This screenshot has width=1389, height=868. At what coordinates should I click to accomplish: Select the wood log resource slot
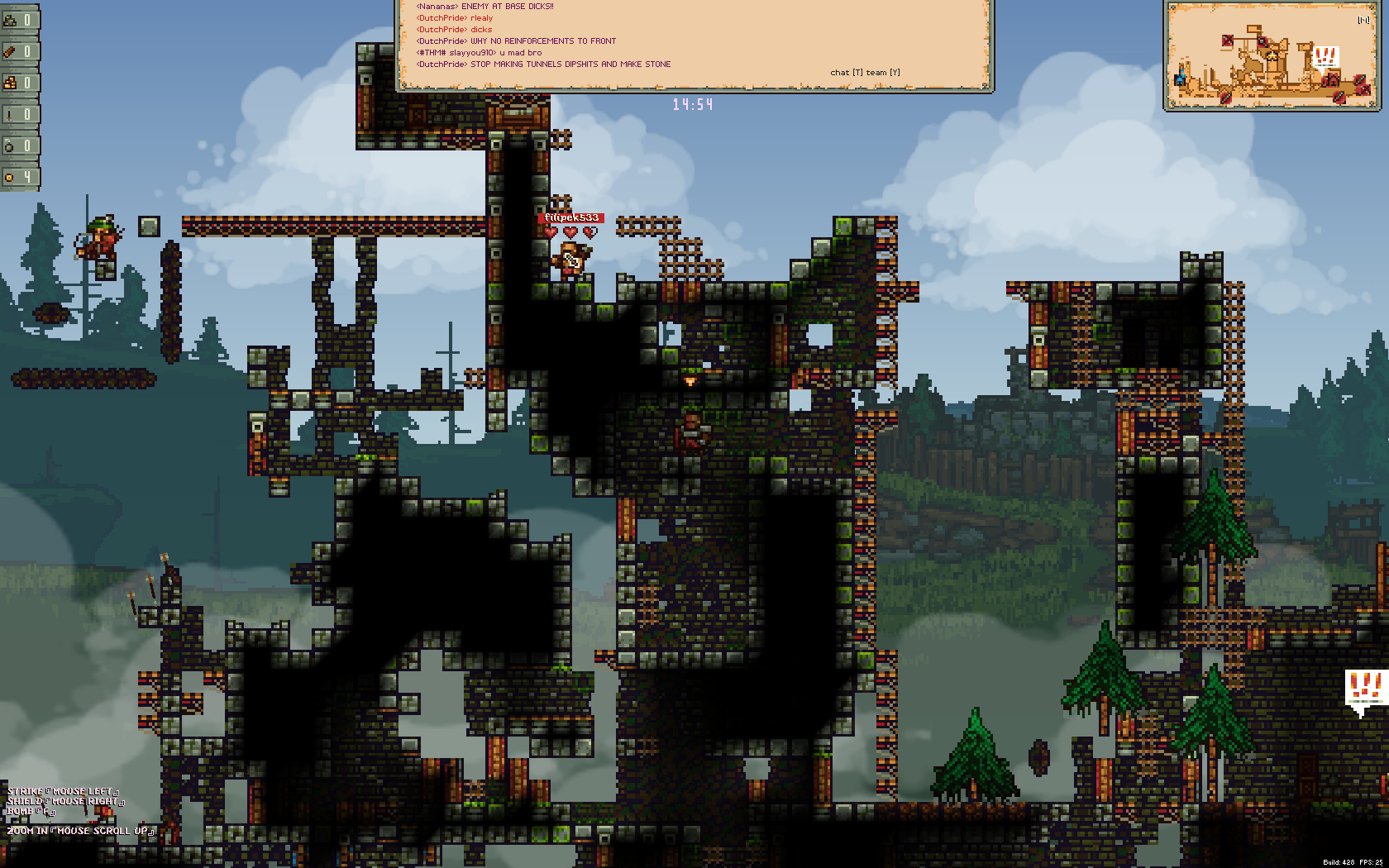pos(18,51)
